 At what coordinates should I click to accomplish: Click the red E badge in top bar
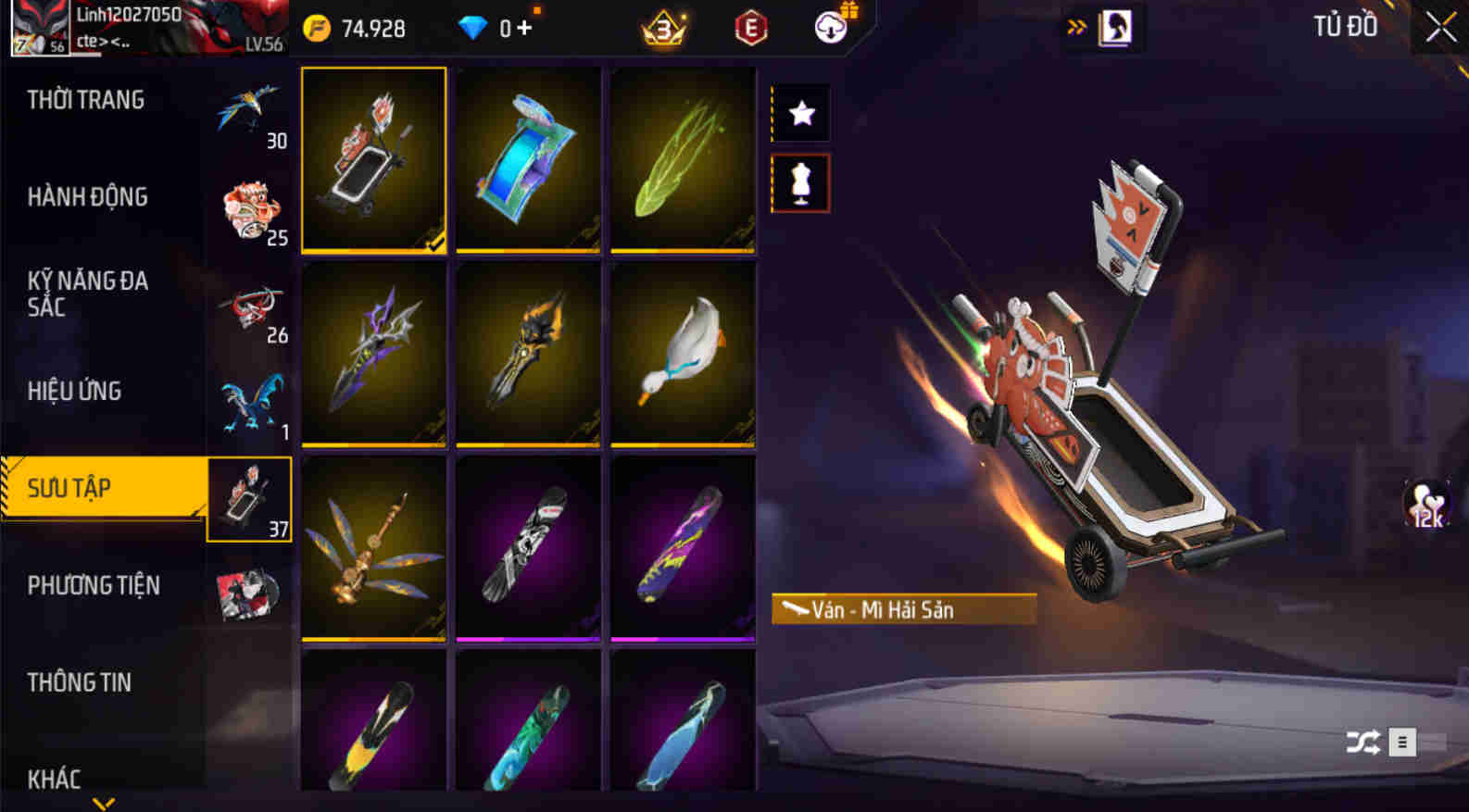tap(749, 29)
